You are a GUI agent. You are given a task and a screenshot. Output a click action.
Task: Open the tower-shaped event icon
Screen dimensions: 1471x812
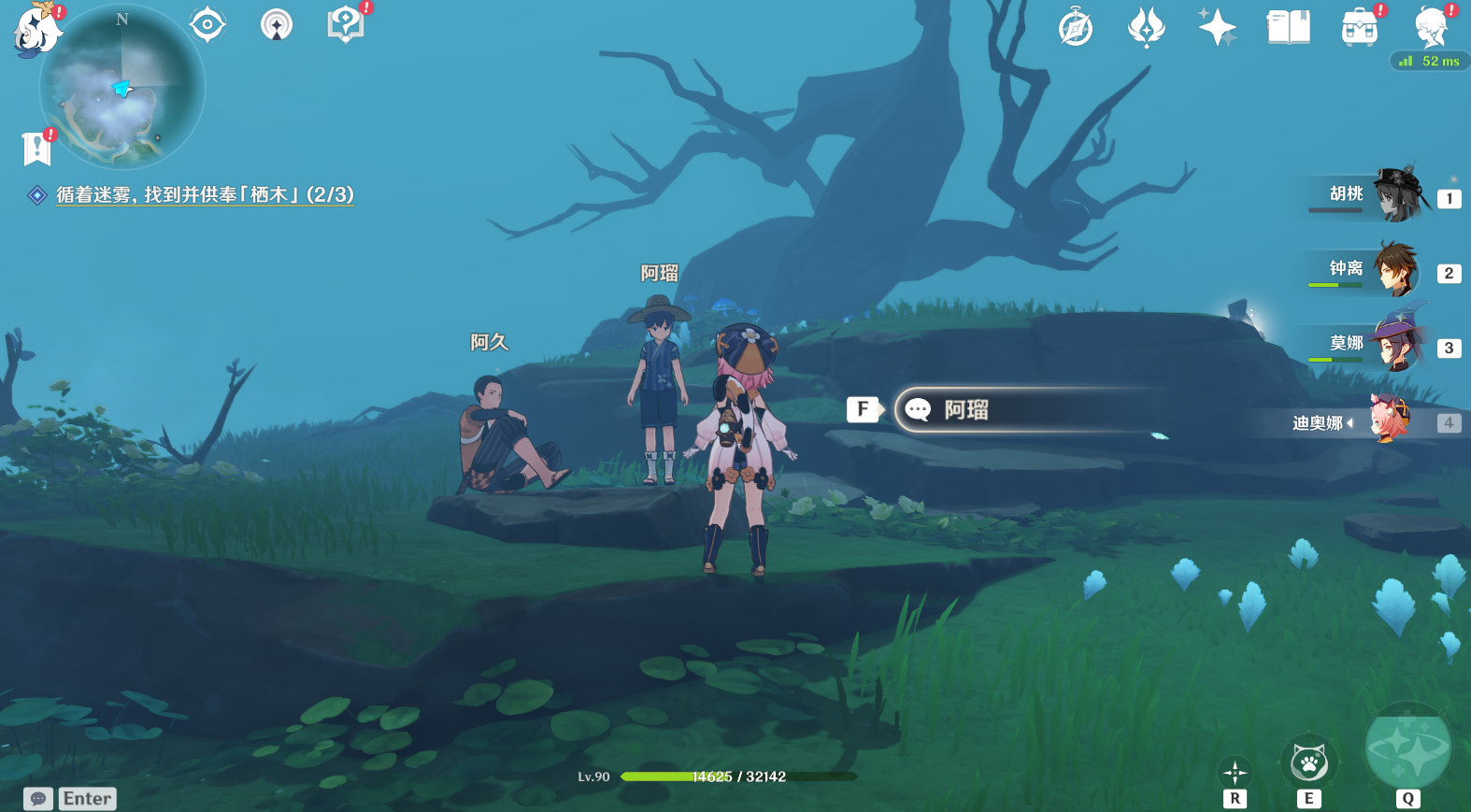277,24
